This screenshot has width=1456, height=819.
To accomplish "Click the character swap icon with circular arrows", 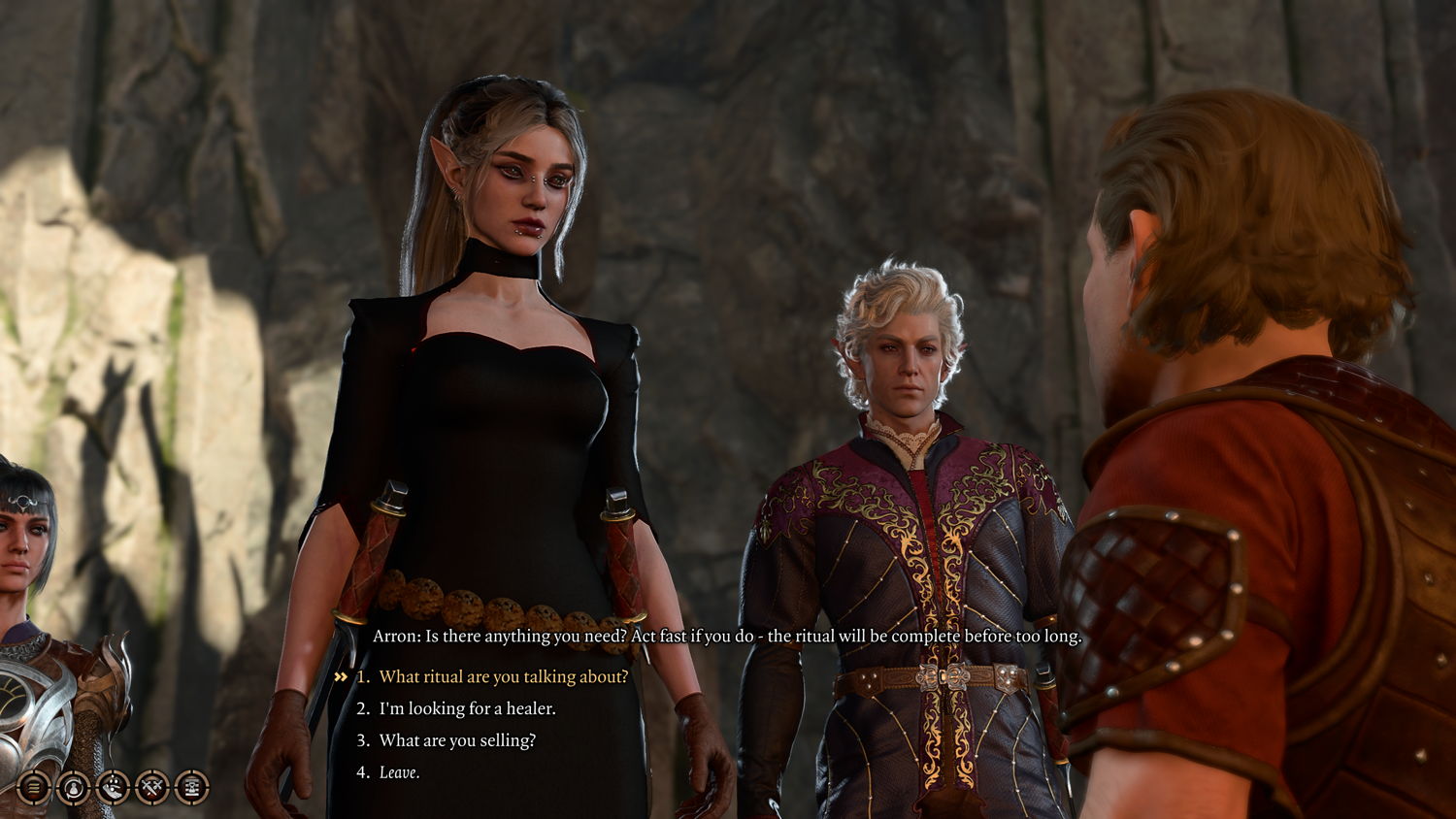I will click(73, 787).
